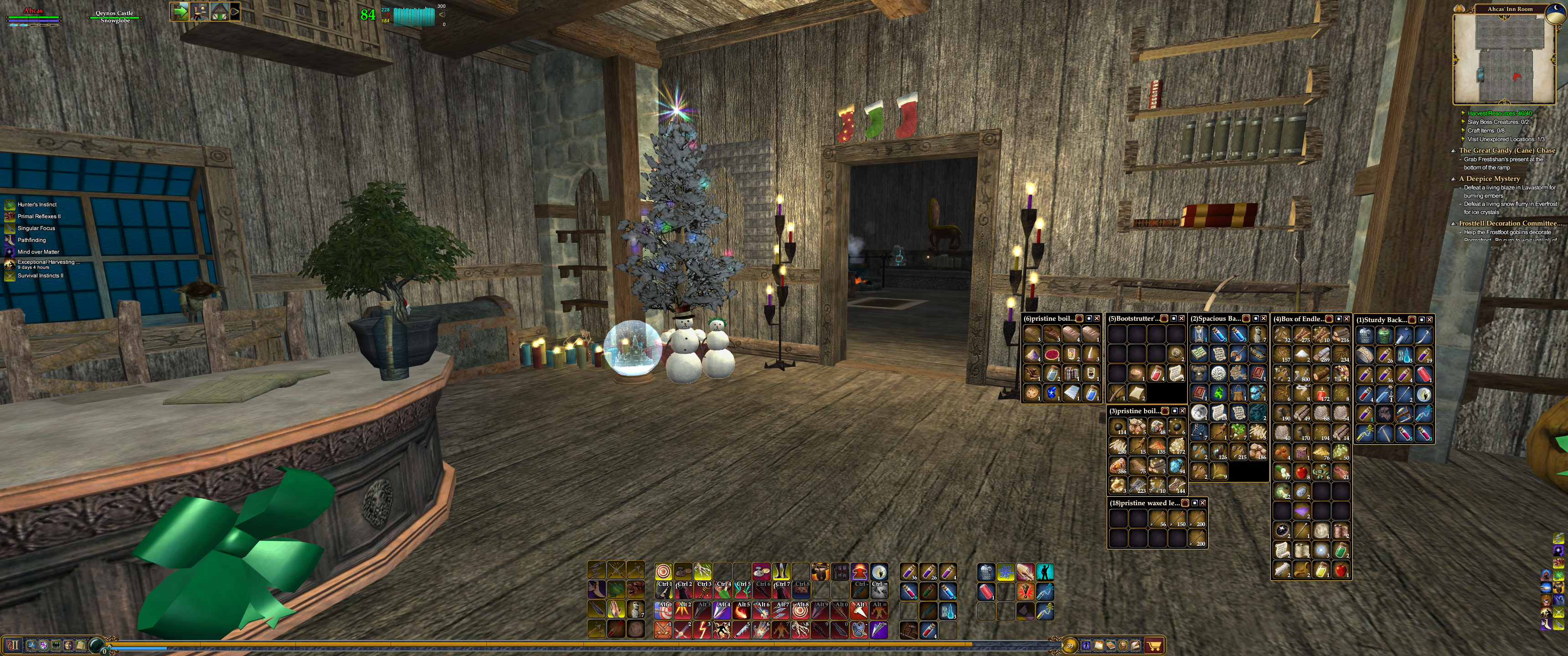Activate the yellow snowflake hotbar icon
This screenshot has height=656, width=1568.
pyautogui.click(x=1006, y=572)
